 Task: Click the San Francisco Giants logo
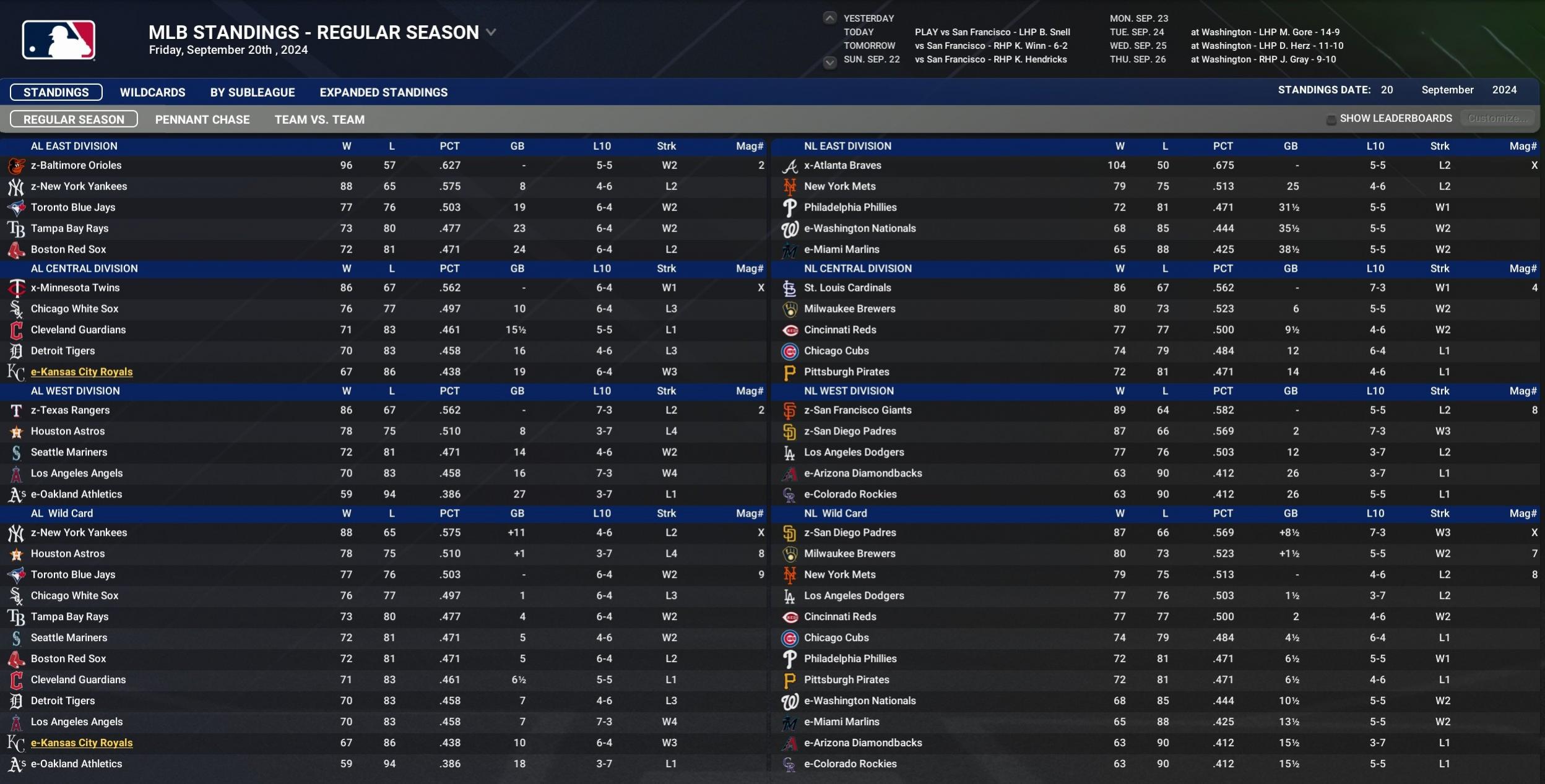coord(790,410)
